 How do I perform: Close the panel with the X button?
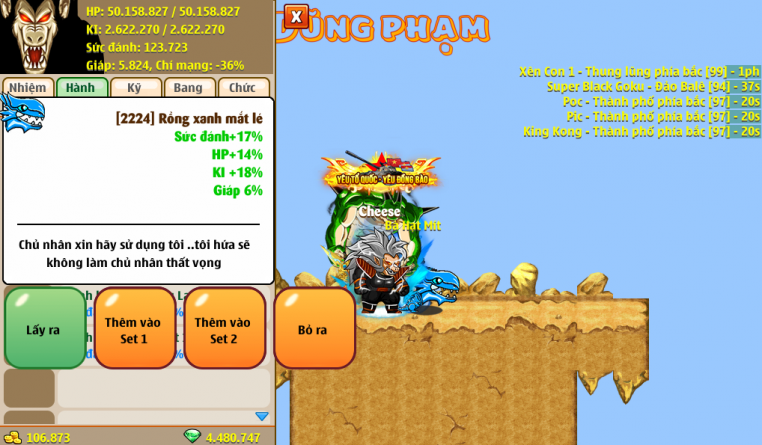tap(296, 17)
